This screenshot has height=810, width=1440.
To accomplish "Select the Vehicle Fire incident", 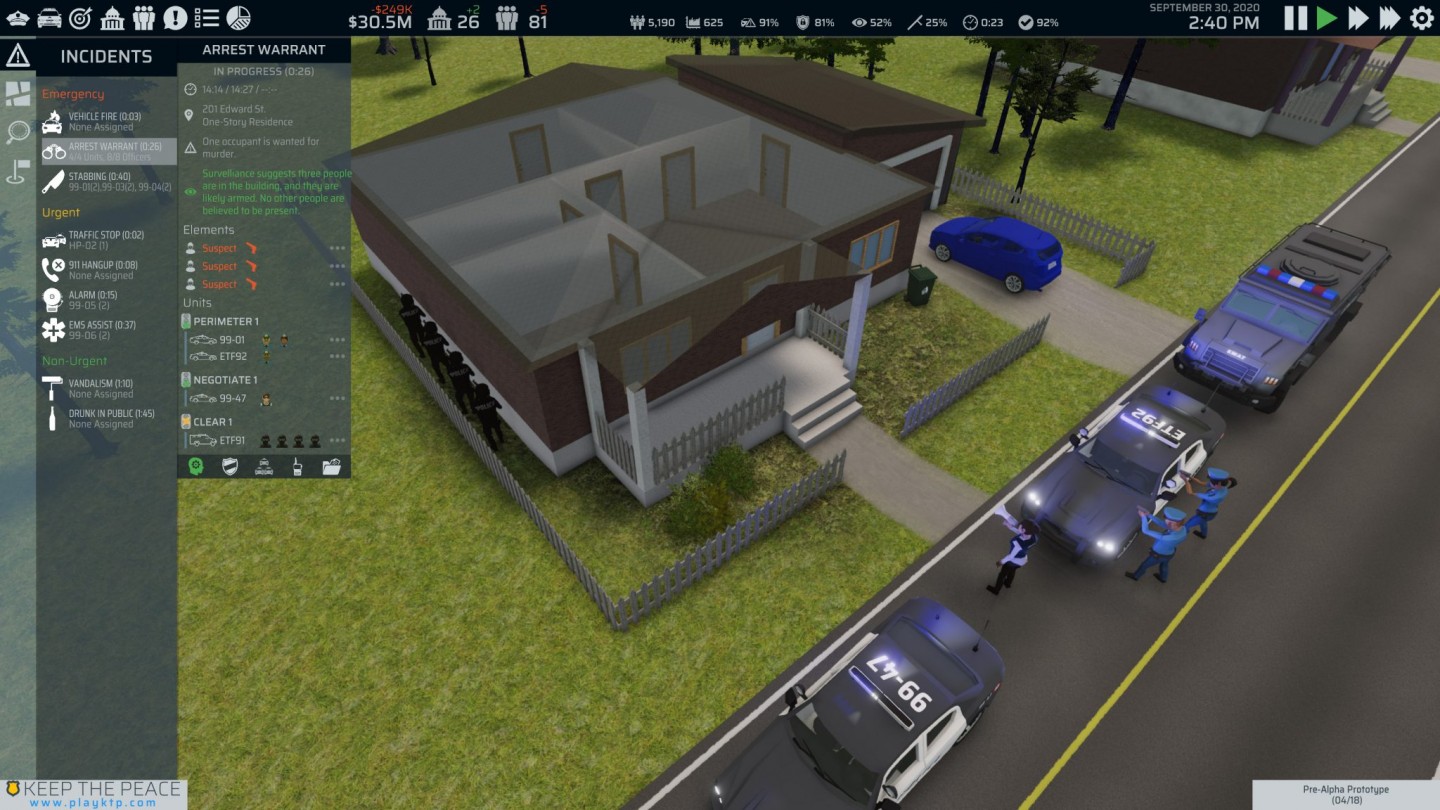I will [104, 122].
